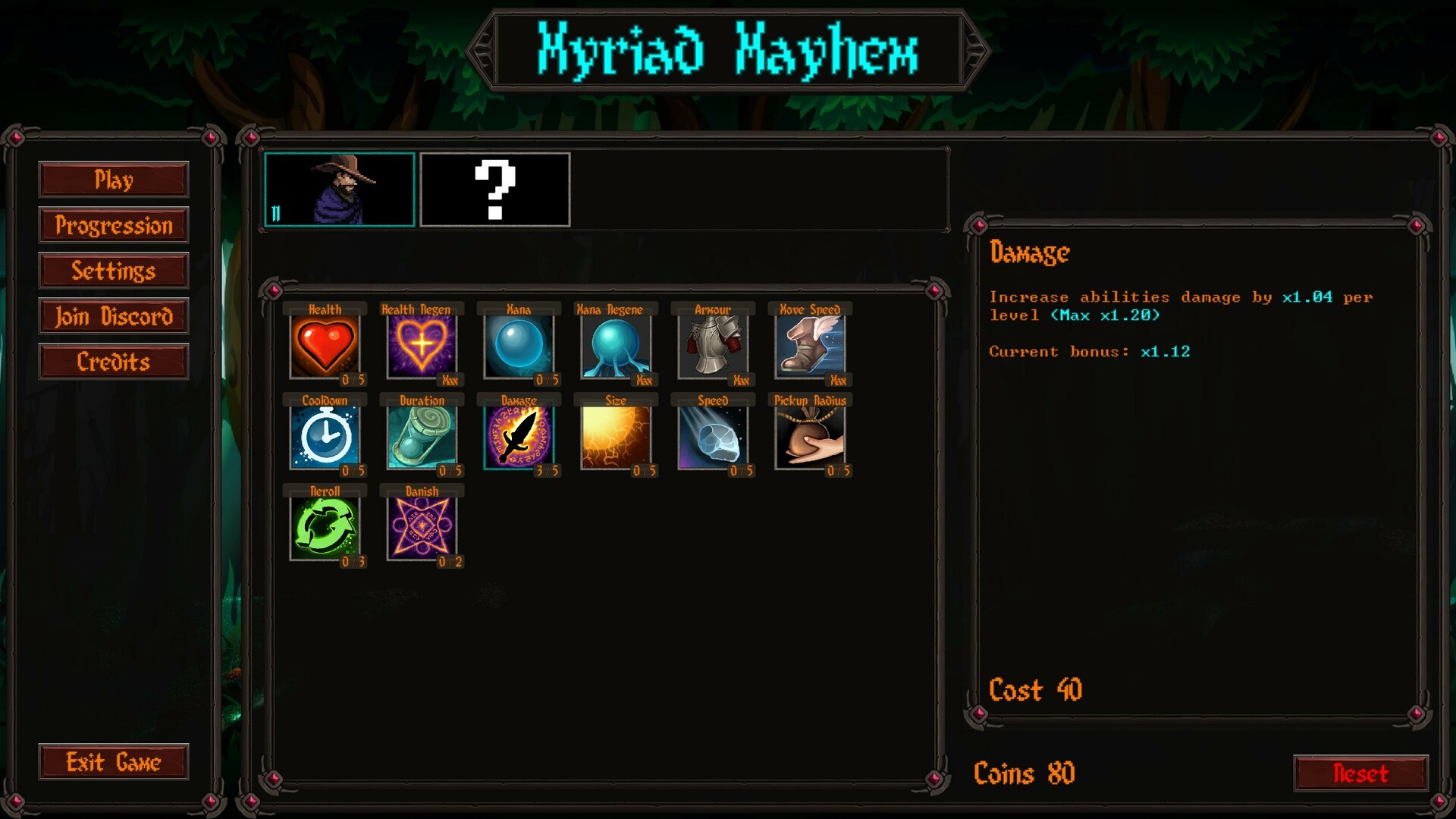The image size is (1456, 819).
Task: Select the Reroll green arrows upgrade
Action: [x=325, y=529]
